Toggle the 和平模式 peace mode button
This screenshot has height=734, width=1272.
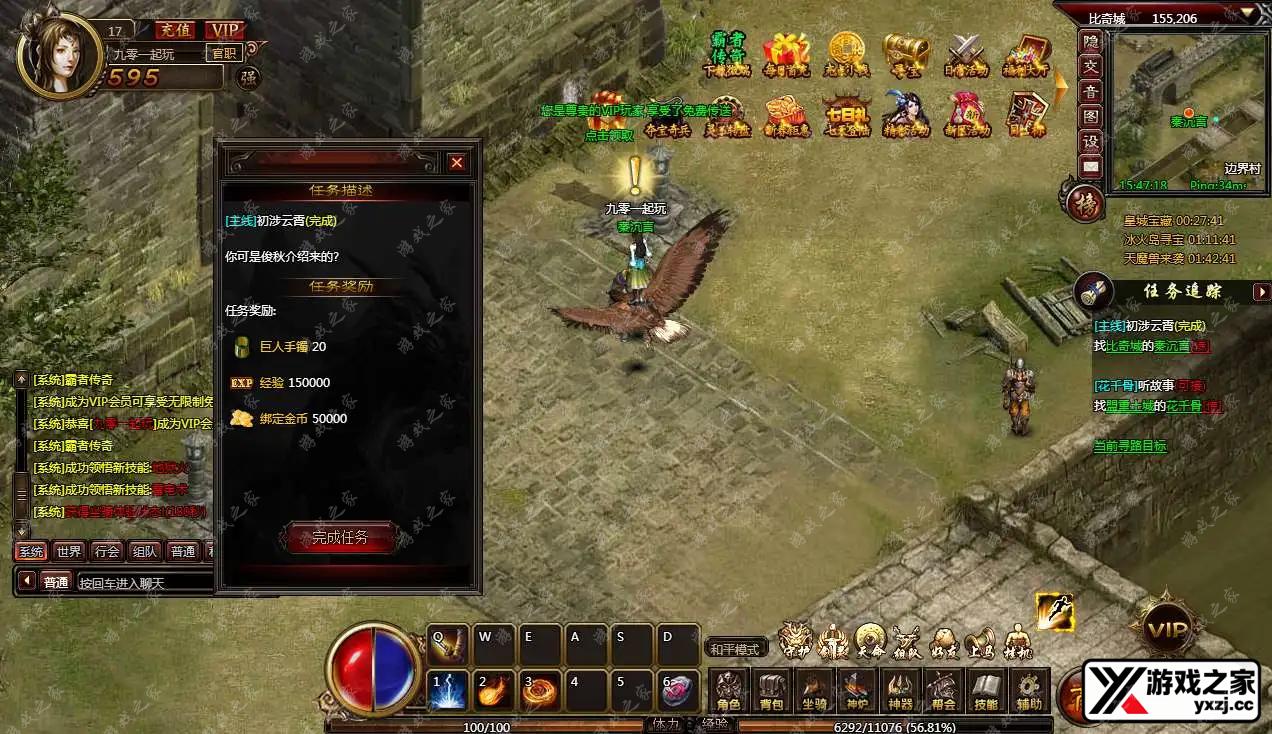[736, 648]
